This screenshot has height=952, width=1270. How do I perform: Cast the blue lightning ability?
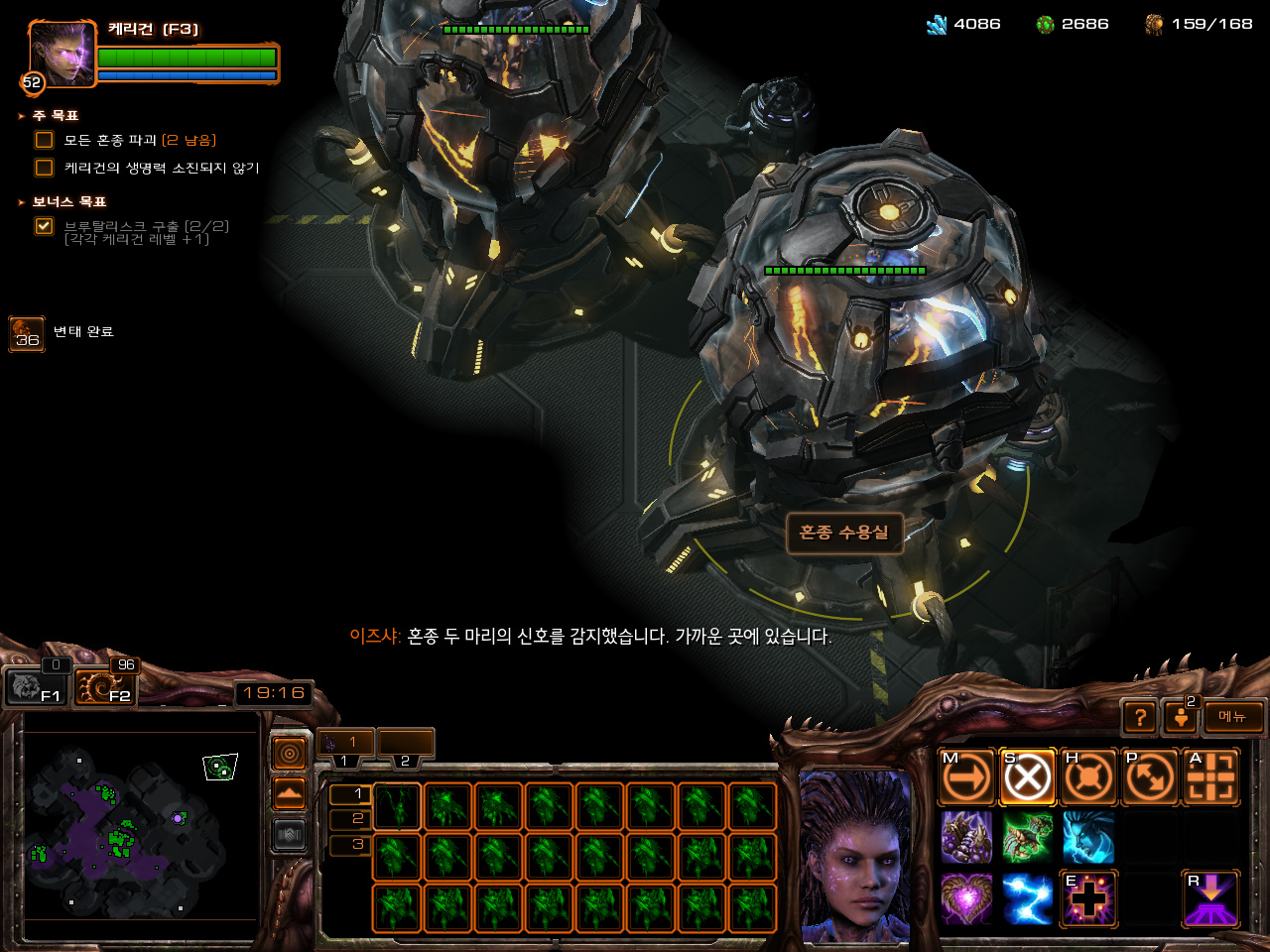coord(1027,898)
